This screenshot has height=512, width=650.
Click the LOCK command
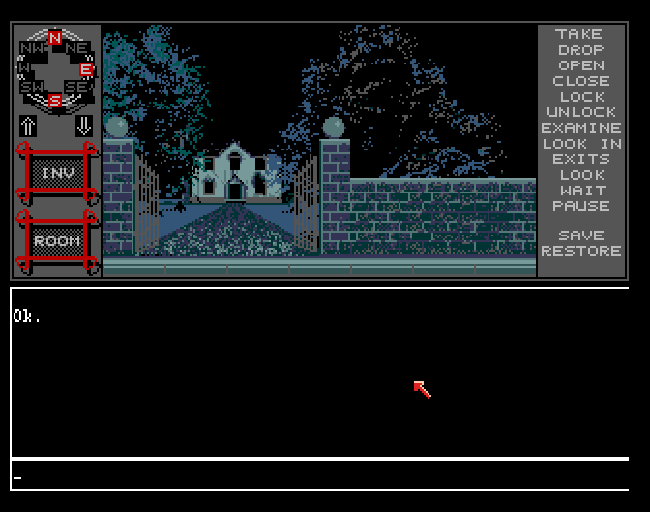pyautogui.click(x=581, y=97)
